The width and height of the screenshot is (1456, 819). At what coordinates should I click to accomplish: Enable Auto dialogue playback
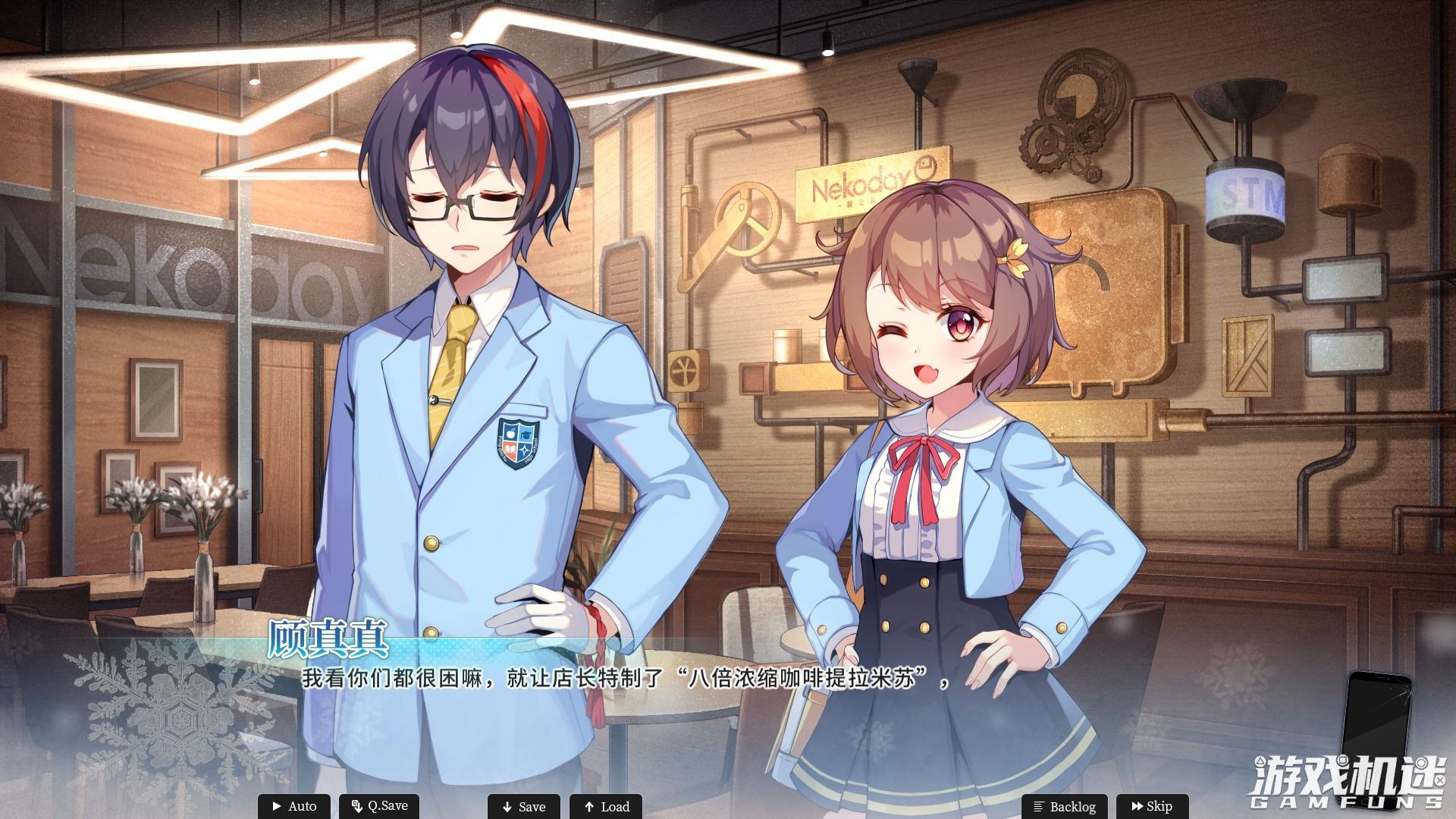pyautogui.click(x=294, y=806)
